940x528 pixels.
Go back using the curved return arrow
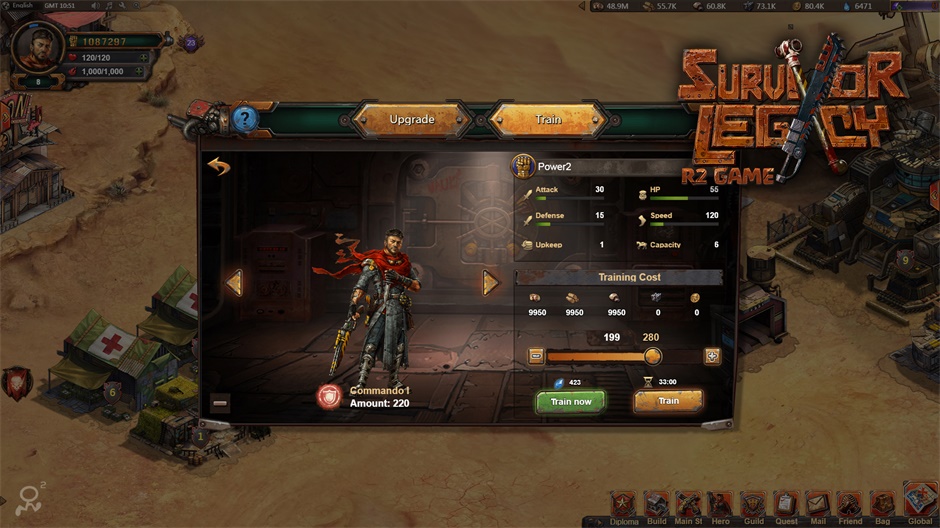pyautogui.click(x=219, y=166)
